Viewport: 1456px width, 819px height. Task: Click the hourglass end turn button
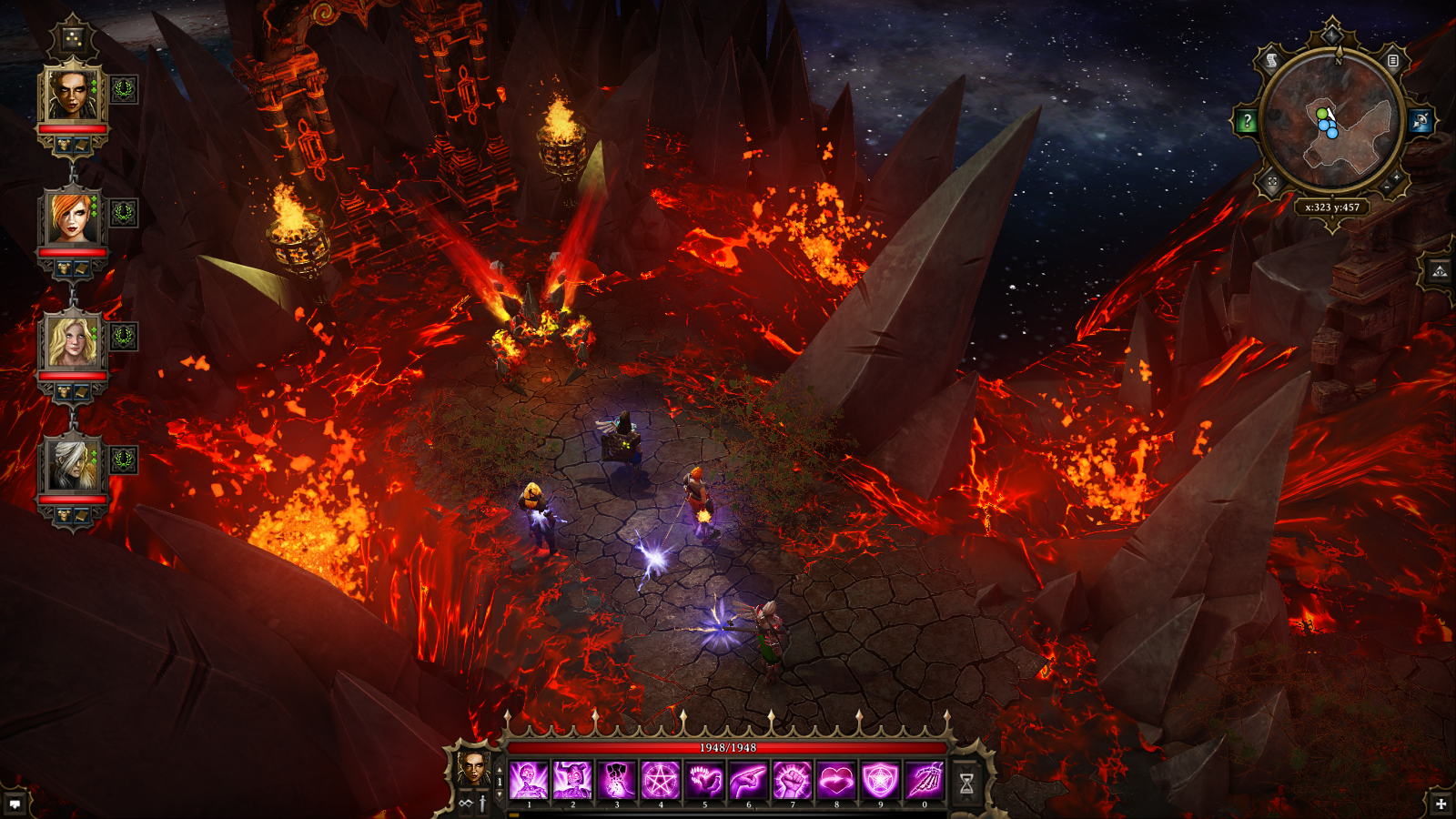tap(966, 783)
